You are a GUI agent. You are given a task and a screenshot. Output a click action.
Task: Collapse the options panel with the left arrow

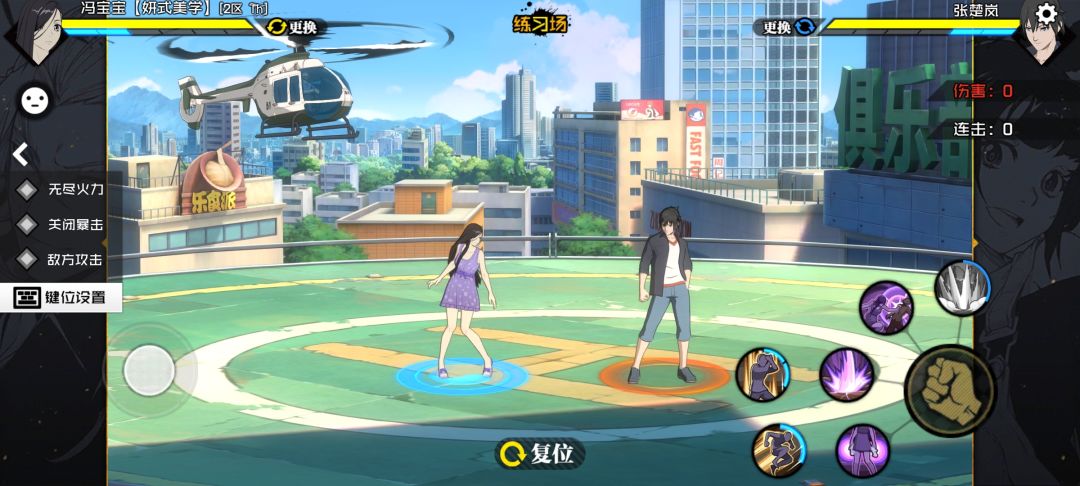point(20,154)
